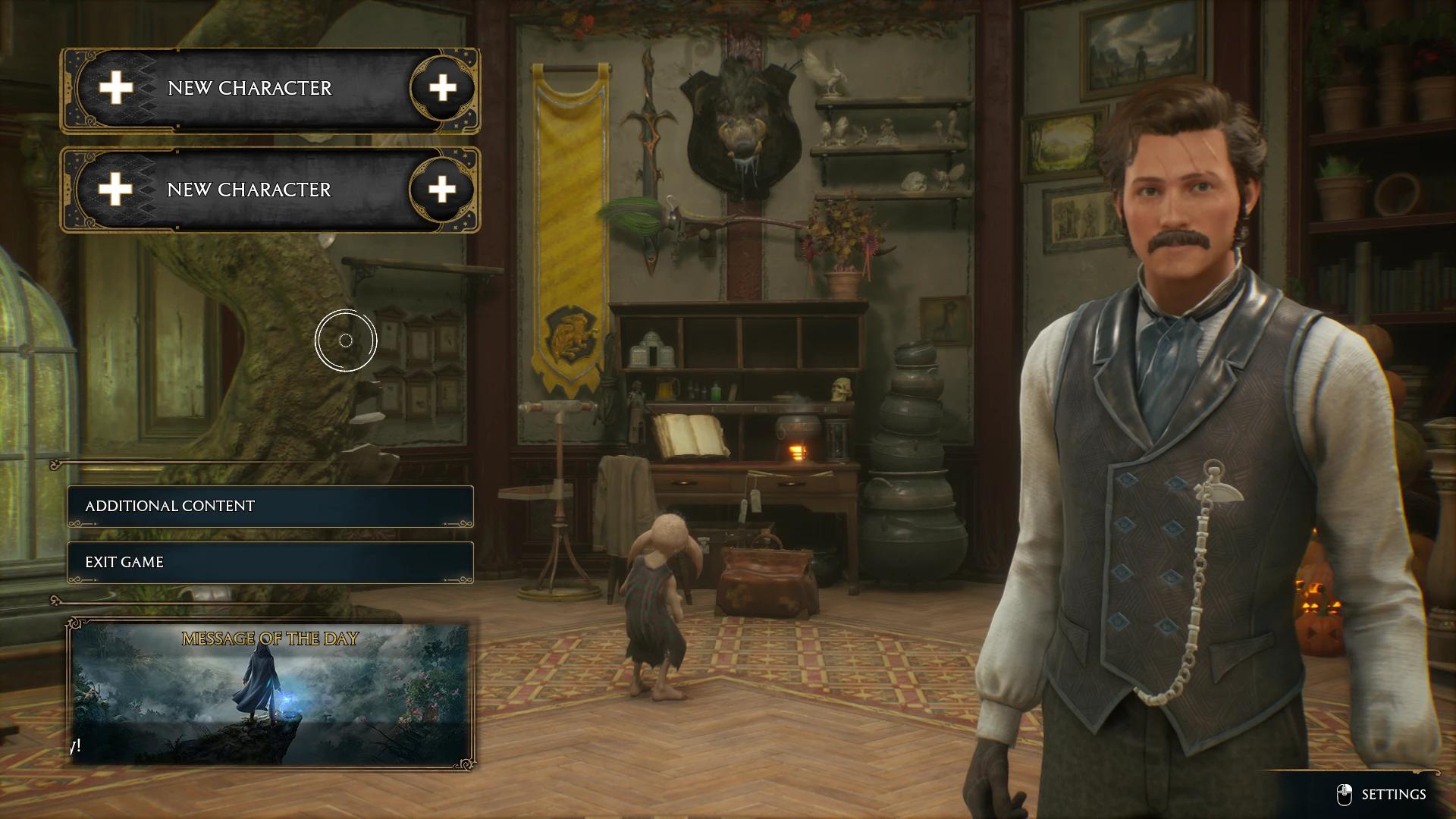Open the Additional Content menu

tap(270, 506)
